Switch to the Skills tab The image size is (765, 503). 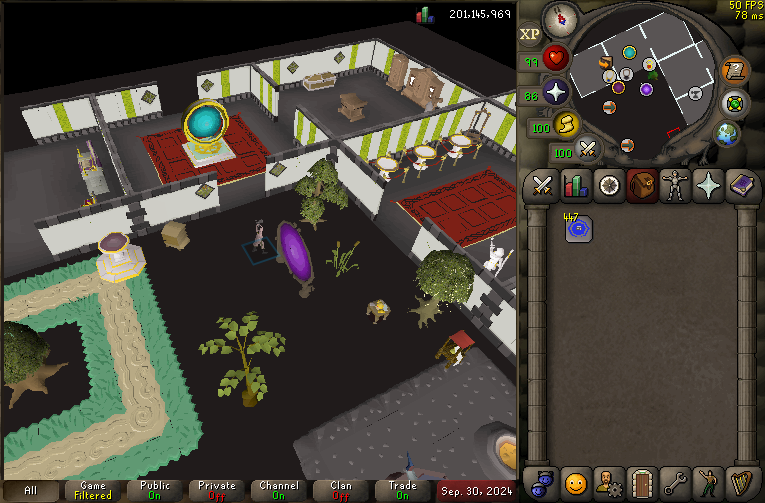tap(575, 185)
